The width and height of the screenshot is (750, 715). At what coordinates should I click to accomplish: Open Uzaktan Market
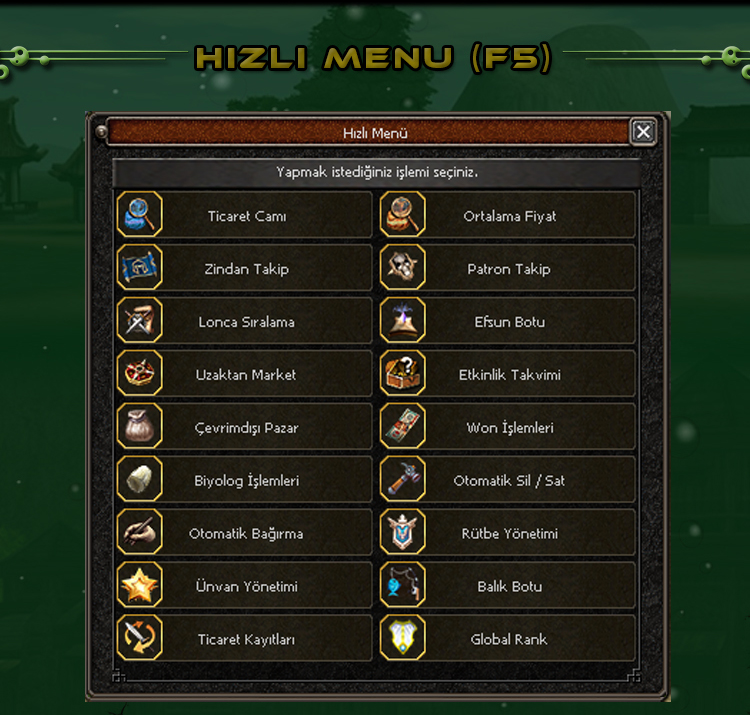pos(246,375)
